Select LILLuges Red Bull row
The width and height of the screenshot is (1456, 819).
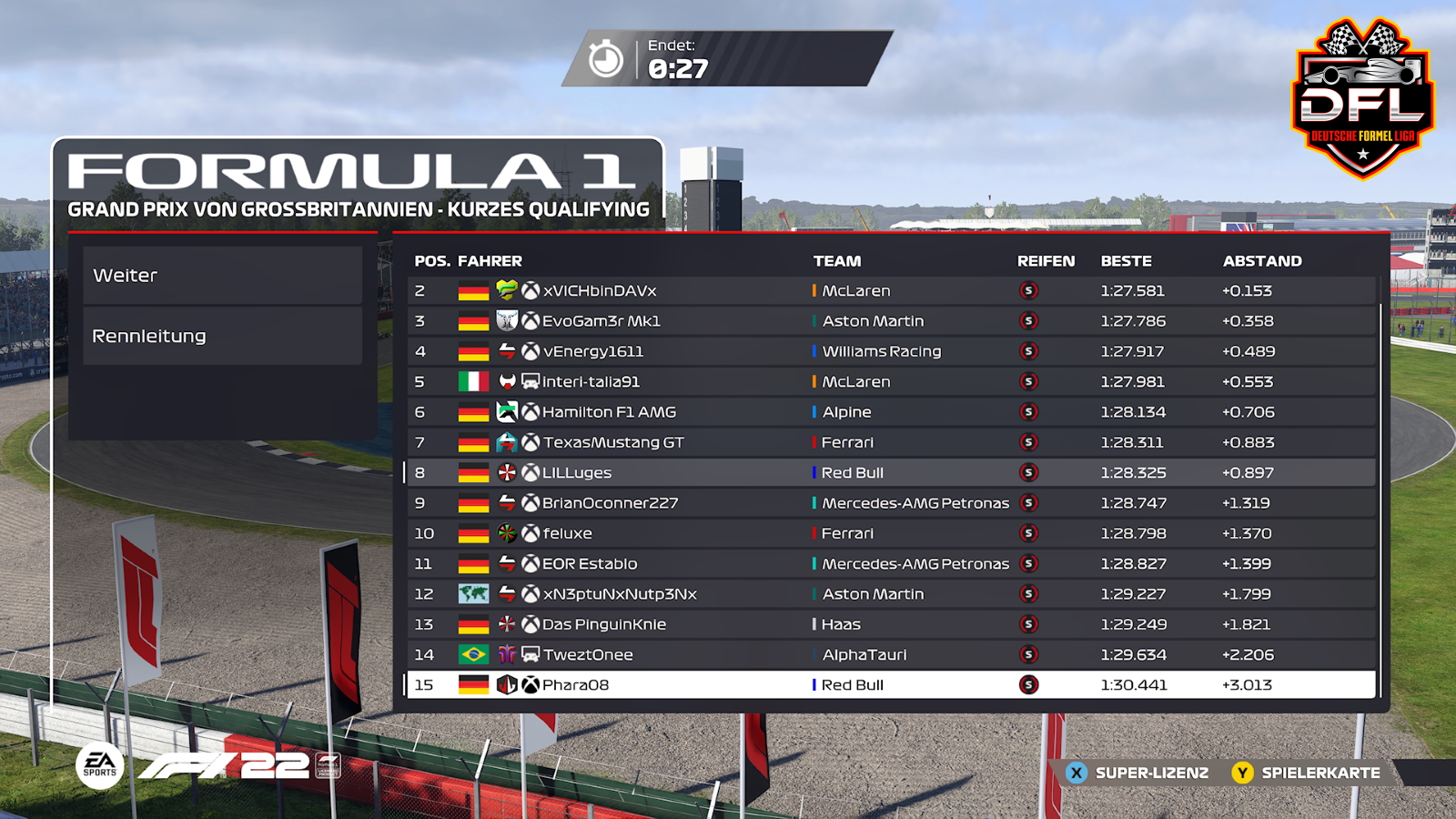click(890, 473)
